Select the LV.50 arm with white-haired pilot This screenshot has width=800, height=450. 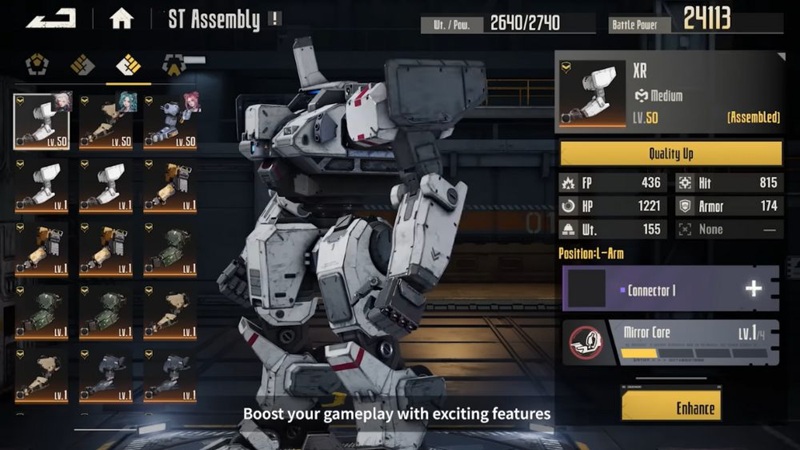(42, 119)
